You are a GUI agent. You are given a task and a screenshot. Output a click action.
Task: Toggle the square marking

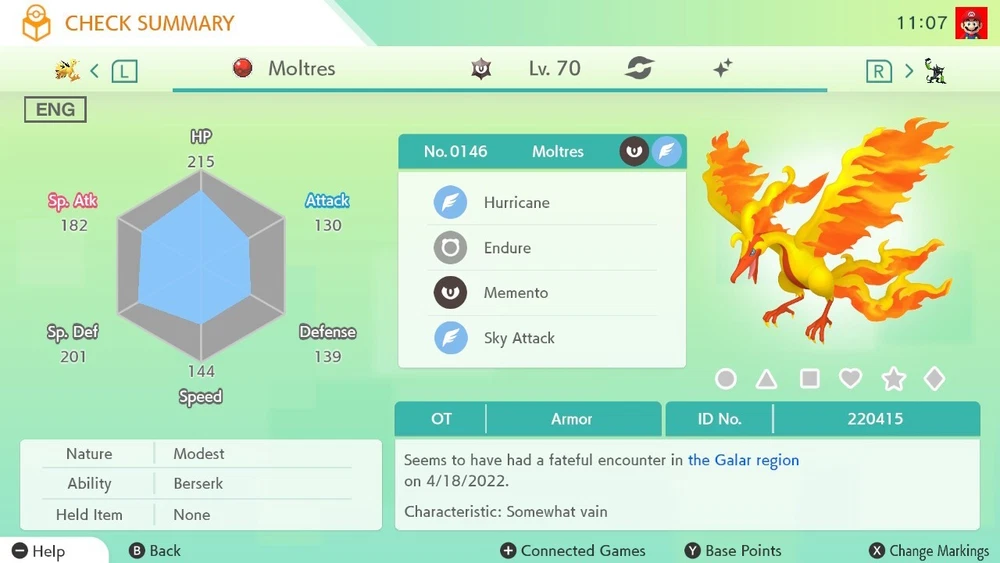[x=809, y=379]
